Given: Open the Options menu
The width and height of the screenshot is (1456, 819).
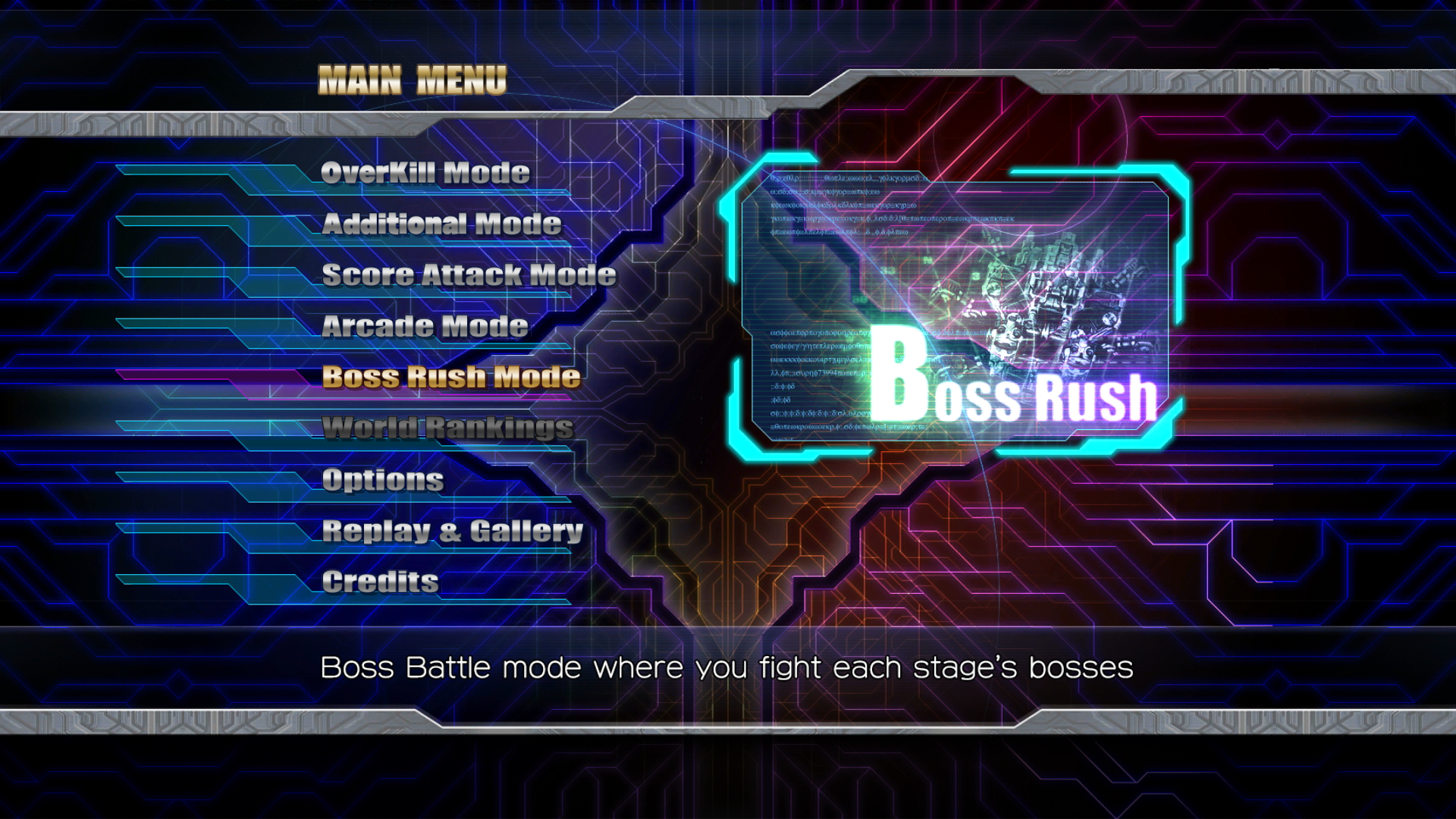Looking at the screenshot, I should tap(383, 479).
